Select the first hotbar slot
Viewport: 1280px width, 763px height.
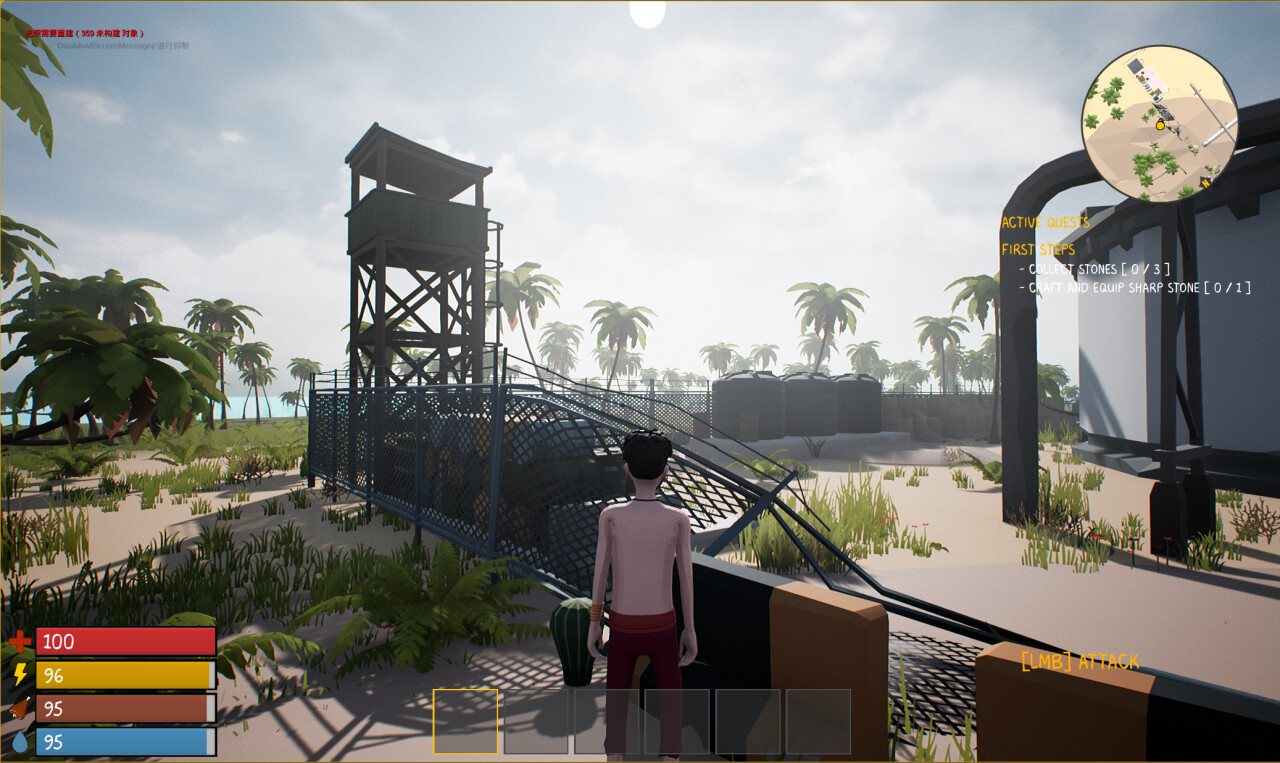click(466, 725)
